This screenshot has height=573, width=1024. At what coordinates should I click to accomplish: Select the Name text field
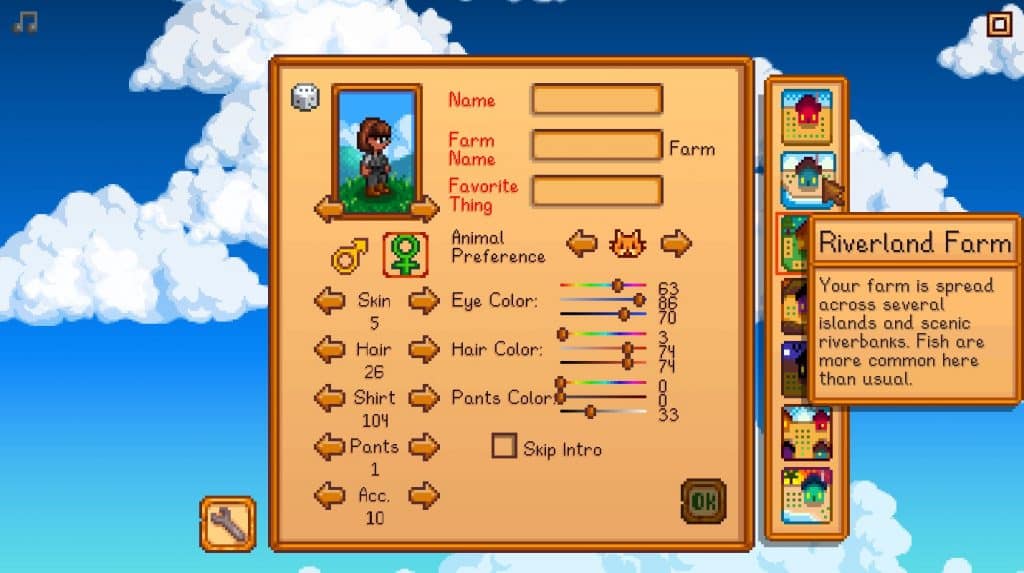(597, 100)
